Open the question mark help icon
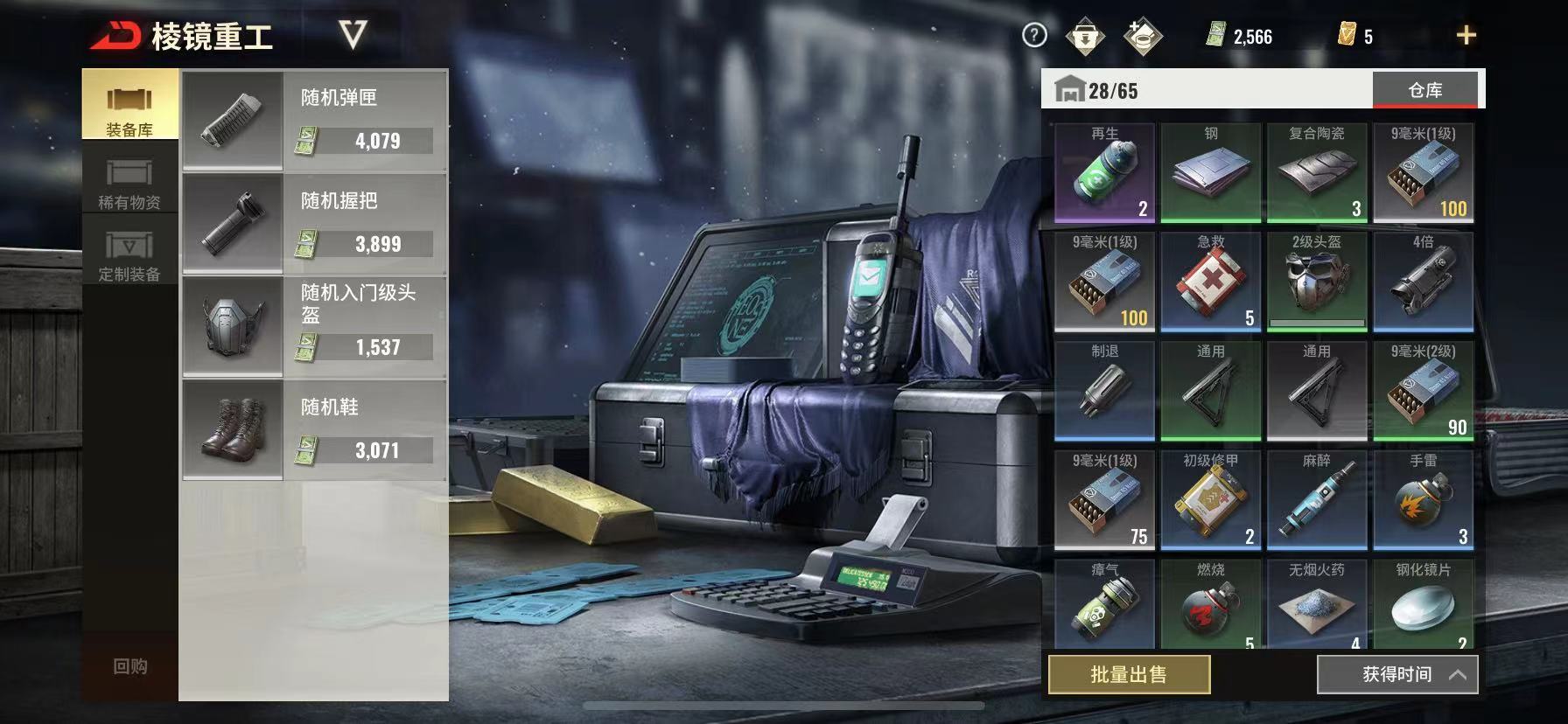Screen dimensions: 1568x724 point(1034,35)
